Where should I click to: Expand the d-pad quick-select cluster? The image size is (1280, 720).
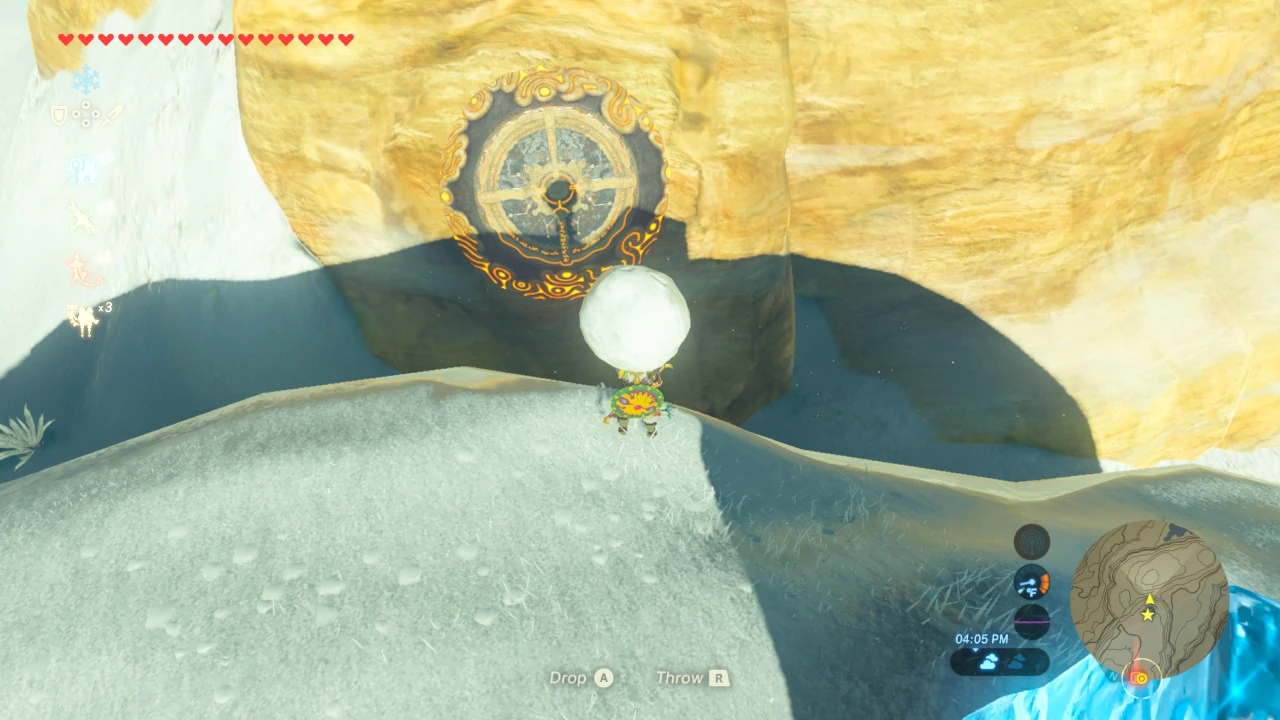[87, 113]
